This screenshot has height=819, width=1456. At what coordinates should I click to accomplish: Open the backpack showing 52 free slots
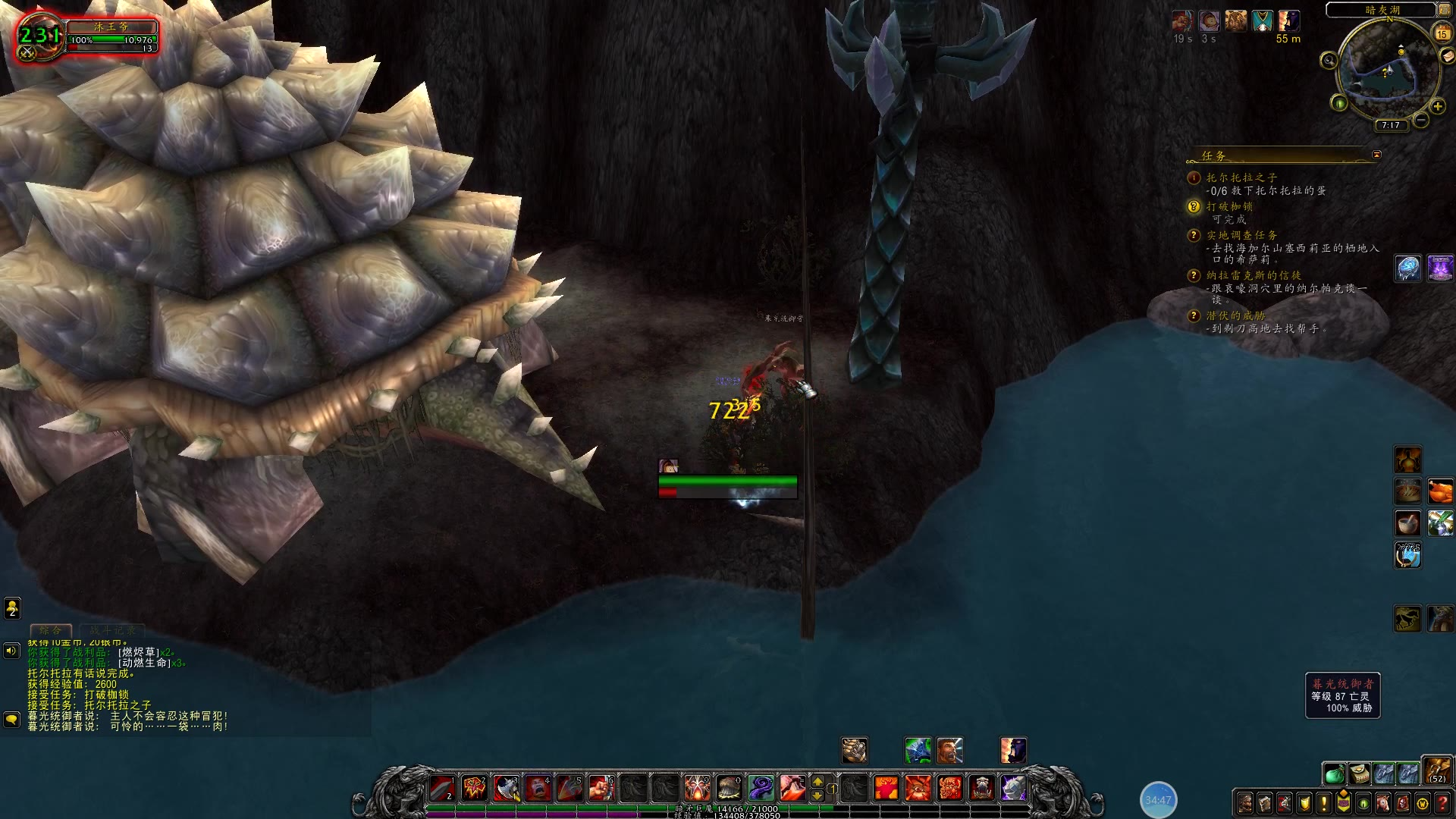(1436, 770)
